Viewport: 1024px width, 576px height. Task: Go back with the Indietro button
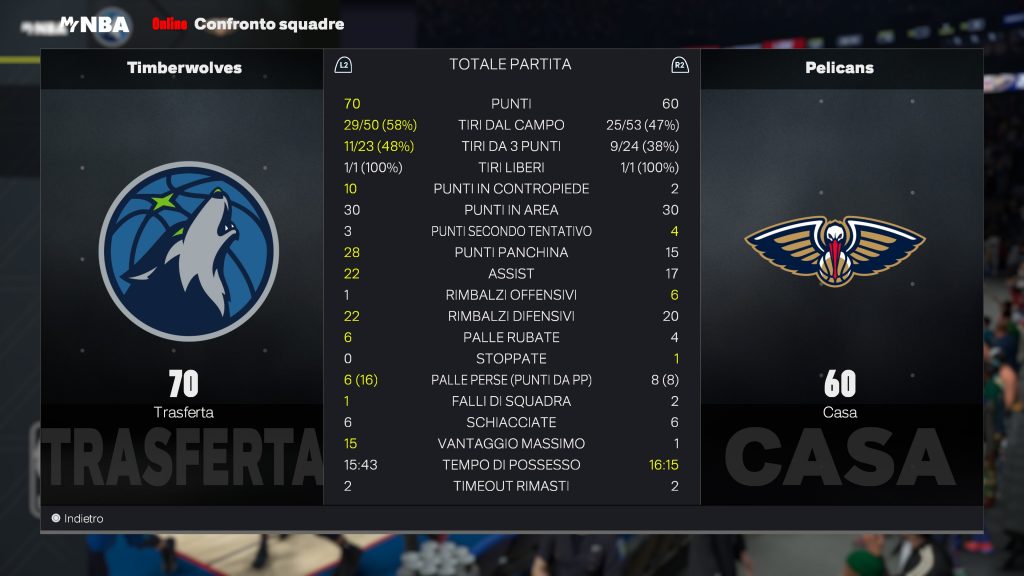point(77,519)
